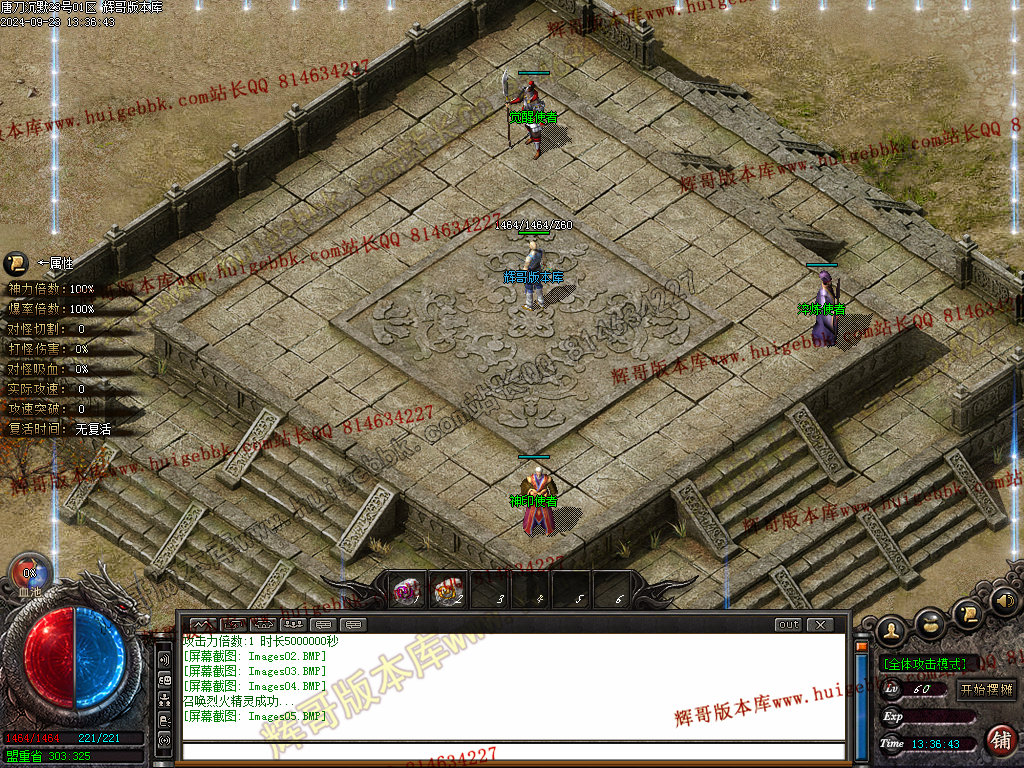Use the item in hotbar slot 2

tap(448, 592)
